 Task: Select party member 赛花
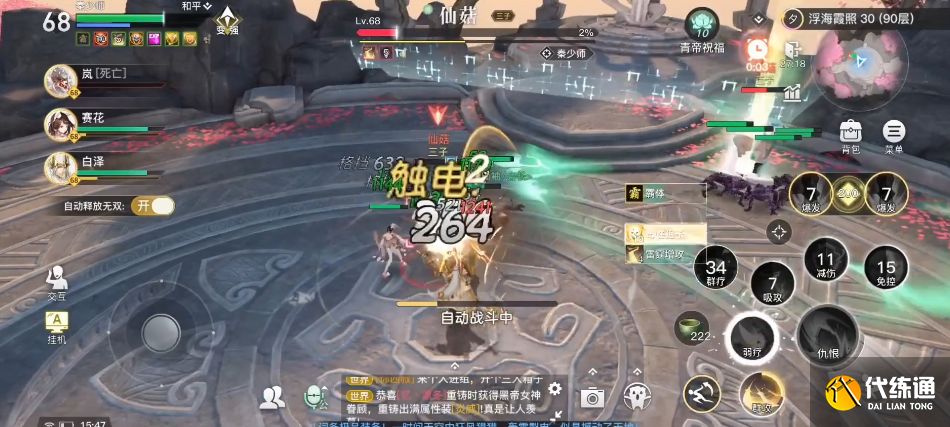pos(62,123)
